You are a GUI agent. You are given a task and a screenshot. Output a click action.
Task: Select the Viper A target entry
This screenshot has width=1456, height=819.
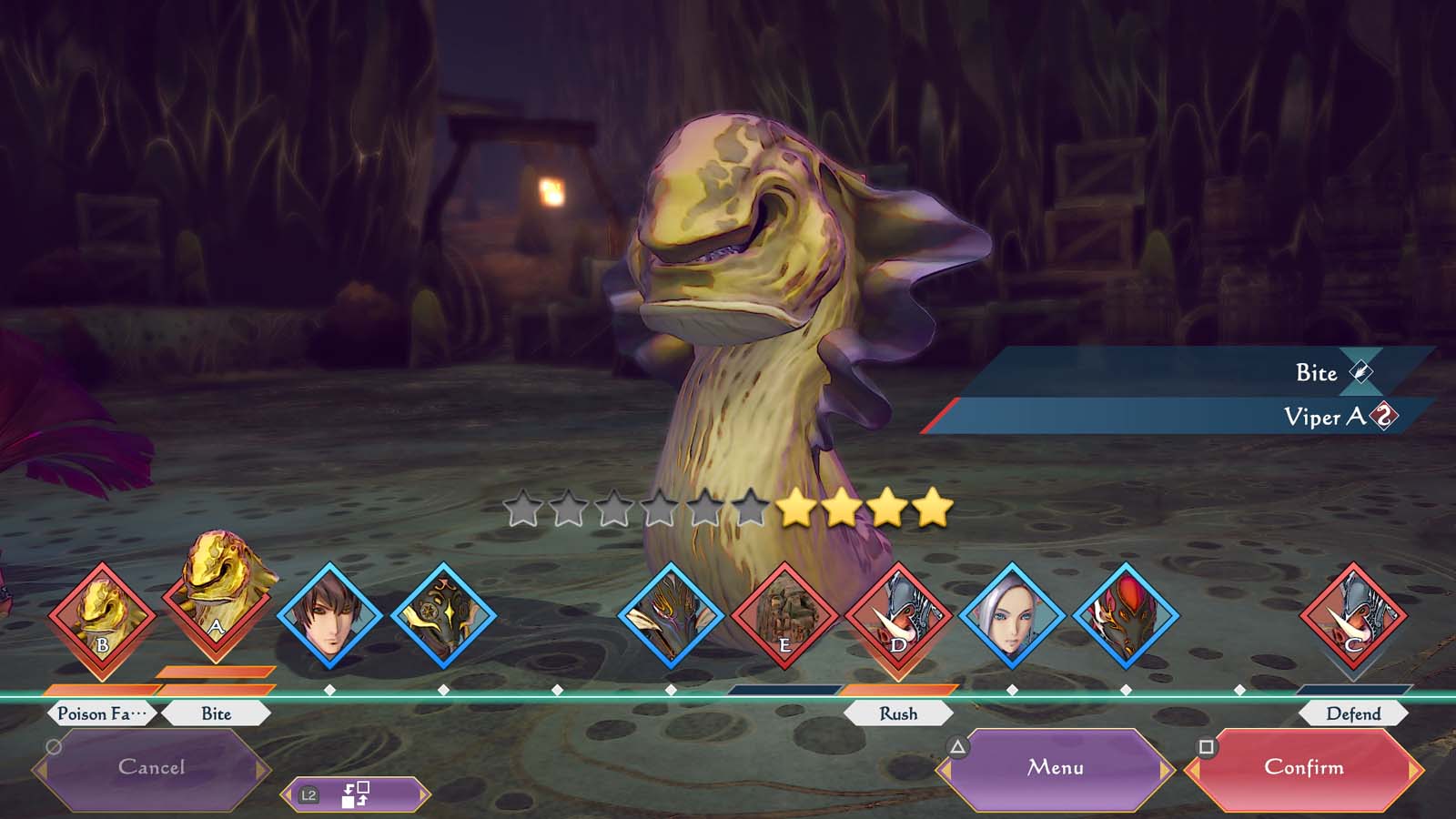[1183, 417]
